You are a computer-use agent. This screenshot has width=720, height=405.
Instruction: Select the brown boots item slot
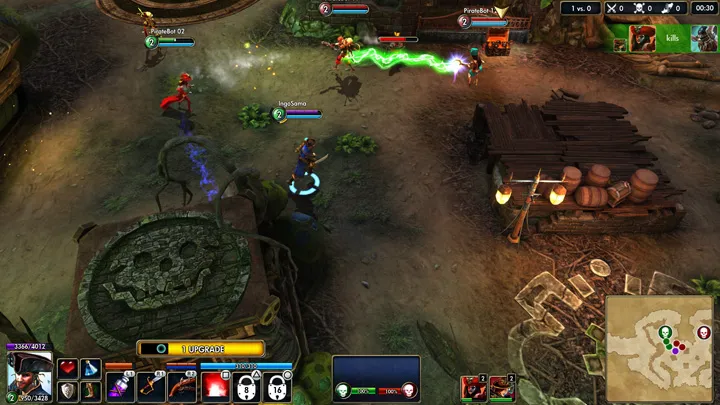click(x=91, y=391)
